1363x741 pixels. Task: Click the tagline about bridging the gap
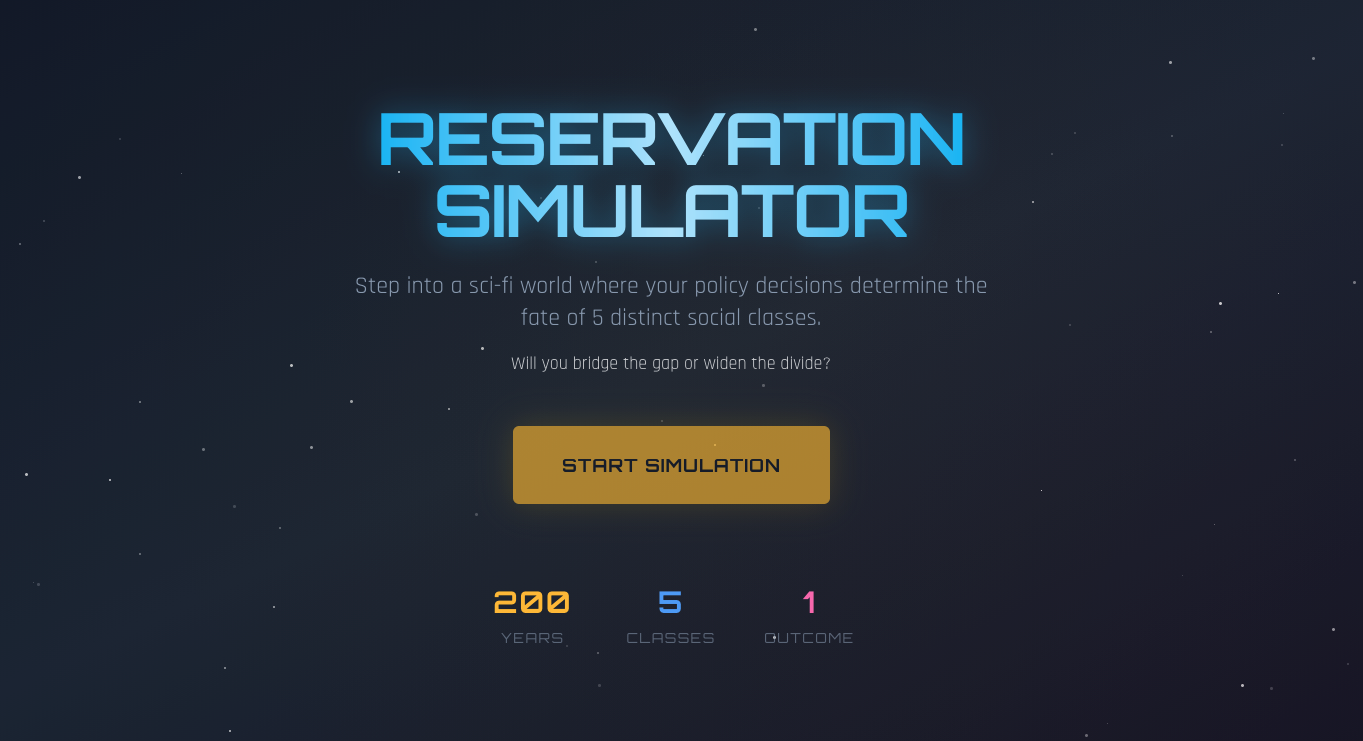tap(670, 363)
